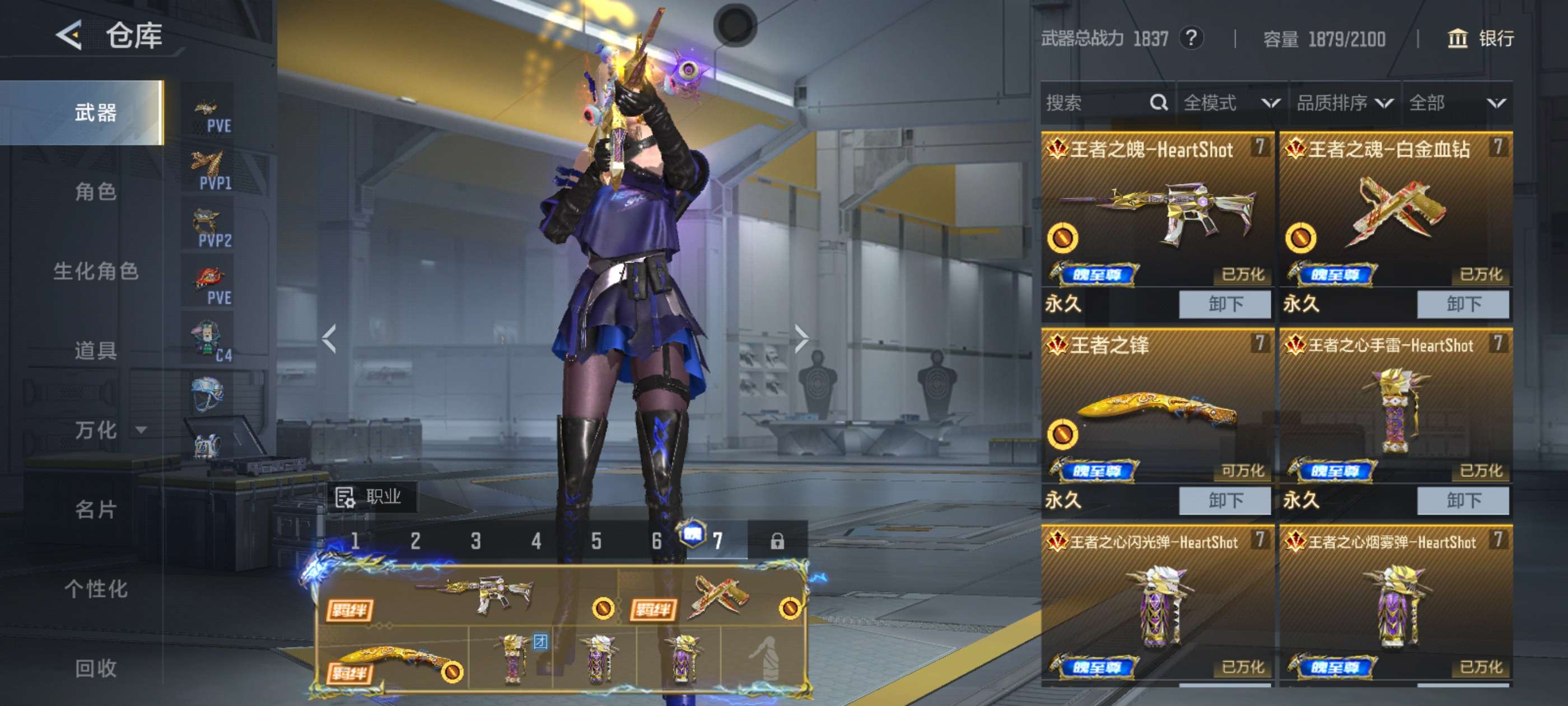The width and height of the screenshot is (1568, 706).
Task: Open the 生化角色 category
Action: 96,271
